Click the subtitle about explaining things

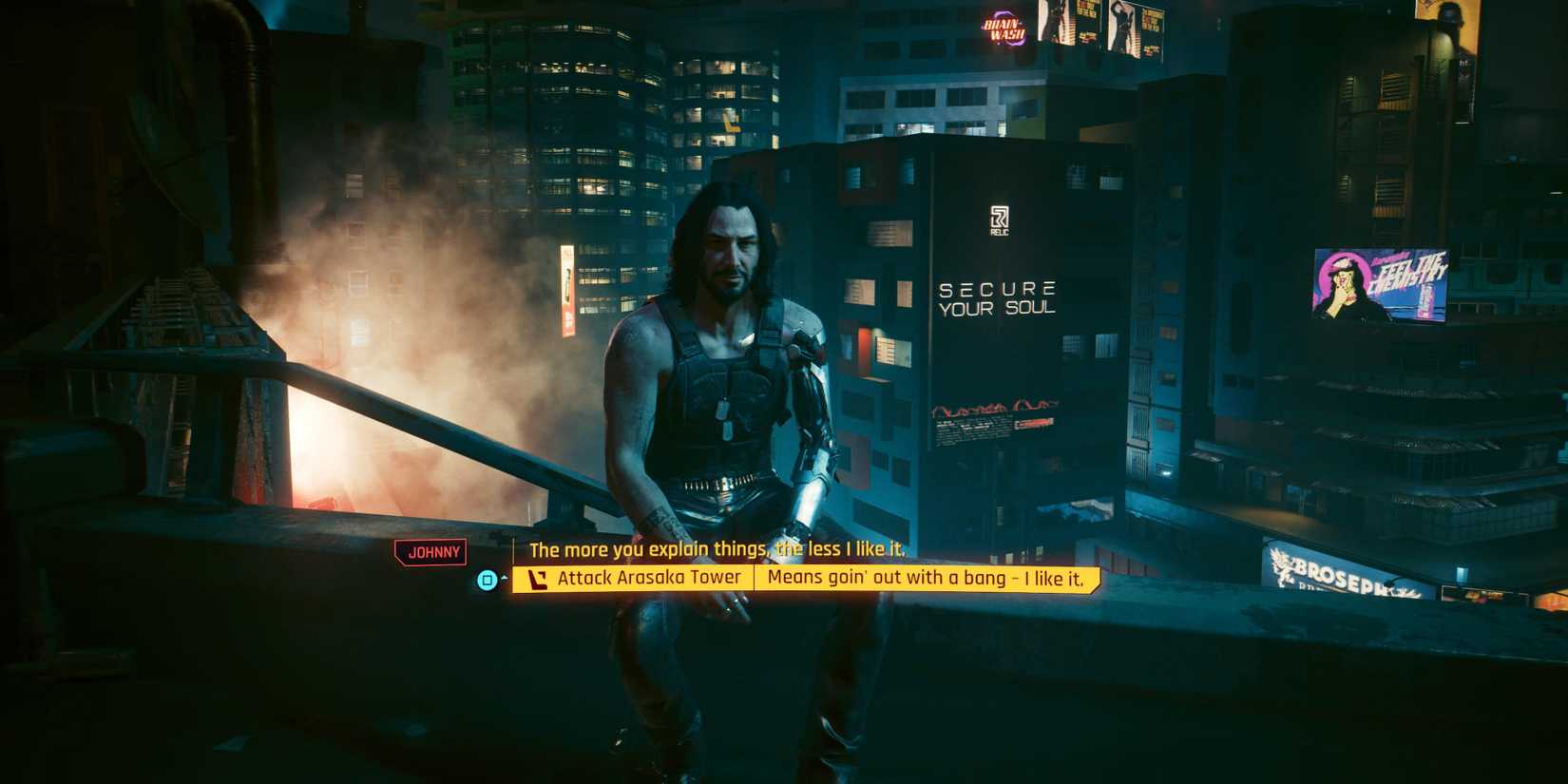[x=719, y=549]
